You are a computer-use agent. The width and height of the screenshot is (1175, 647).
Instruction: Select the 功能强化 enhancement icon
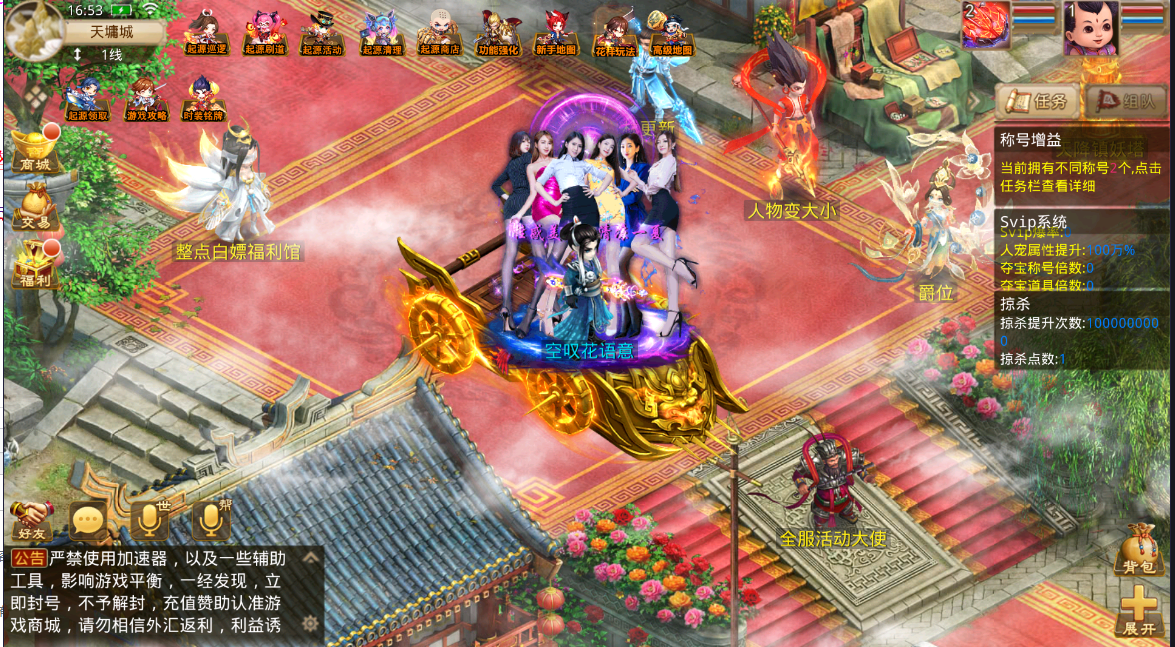click(x=497, y=33)
